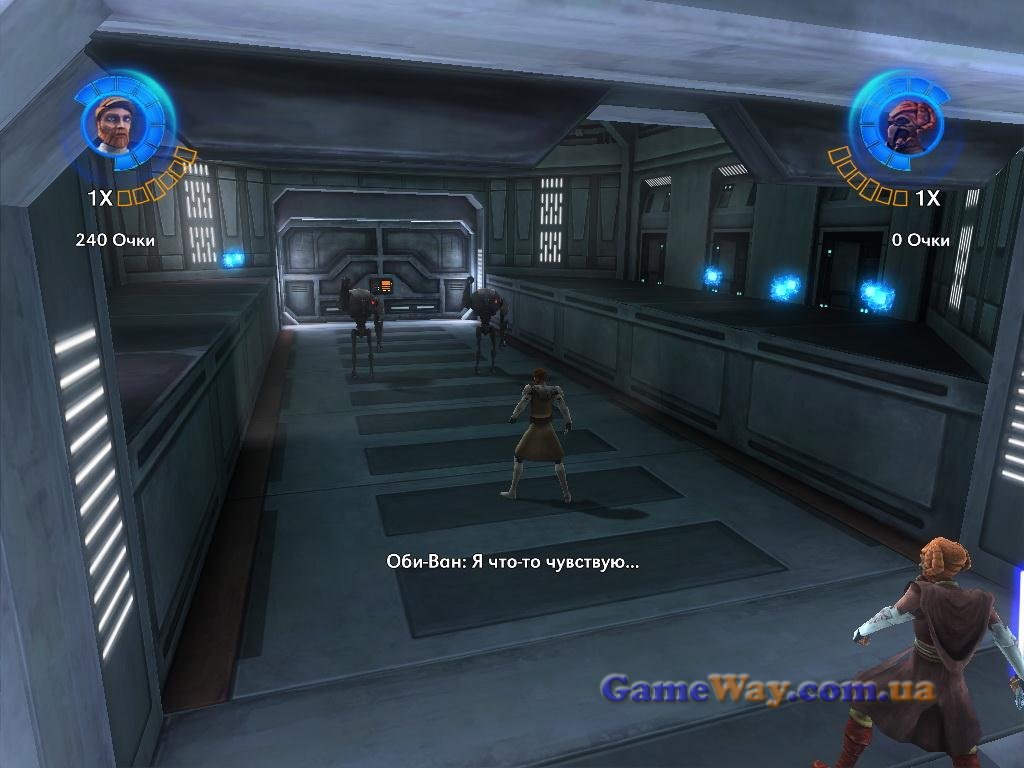This screenshot has width=1024, height=768.
Task: Click Obi-Wan's player portrait icon
Action: pos(114,124)
